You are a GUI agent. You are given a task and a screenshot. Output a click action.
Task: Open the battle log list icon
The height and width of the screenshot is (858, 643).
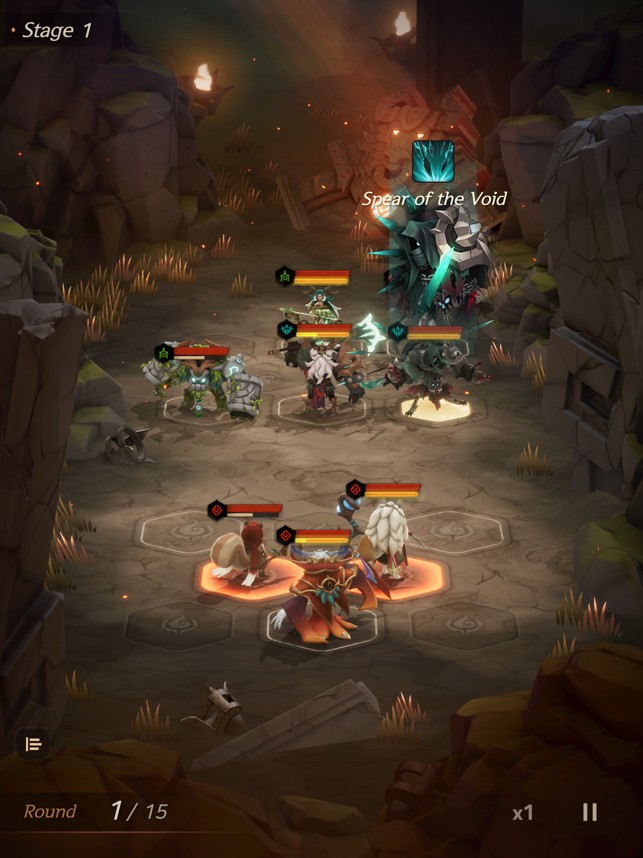tap(33, 744)
